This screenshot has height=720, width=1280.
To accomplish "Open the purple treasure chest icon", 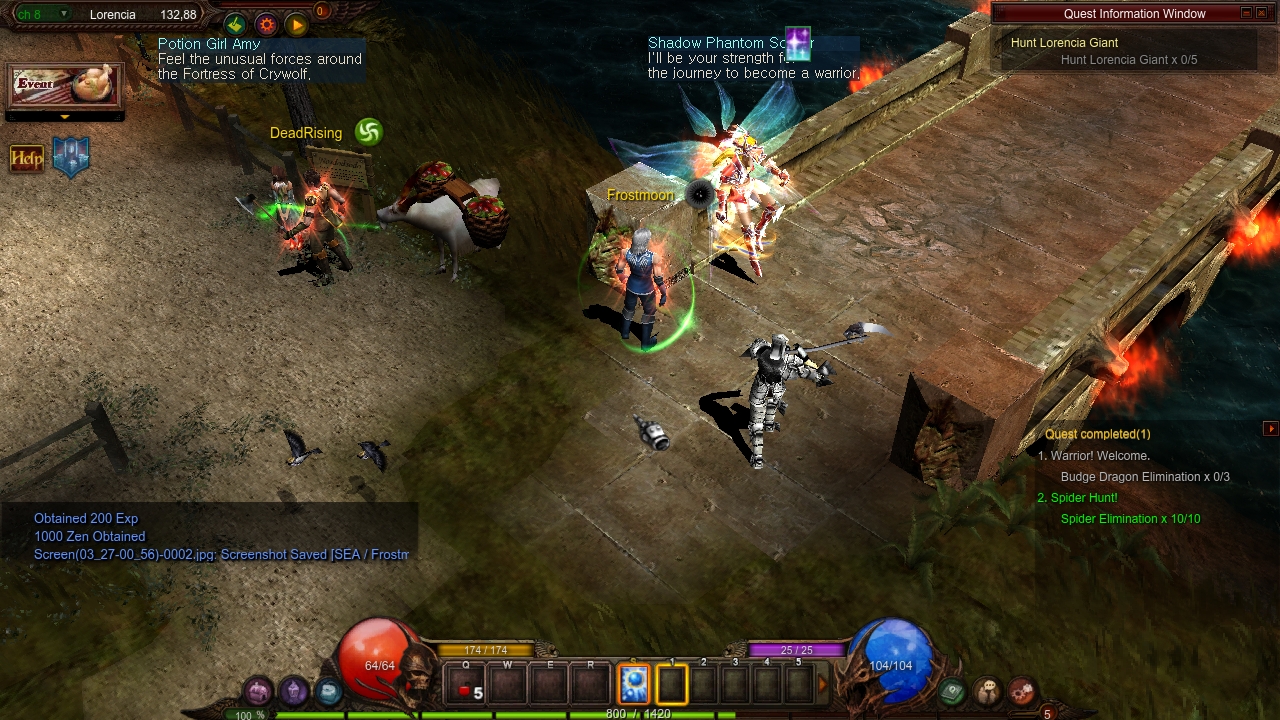I will (x=259, y=691).
